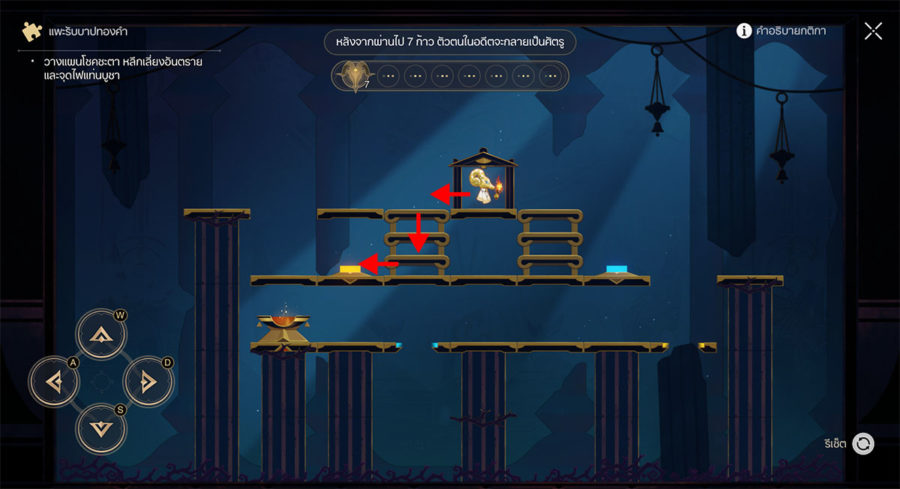Click the golden puzzle piece objective icon
Viewport: 900px width, 489px height.
32,32
